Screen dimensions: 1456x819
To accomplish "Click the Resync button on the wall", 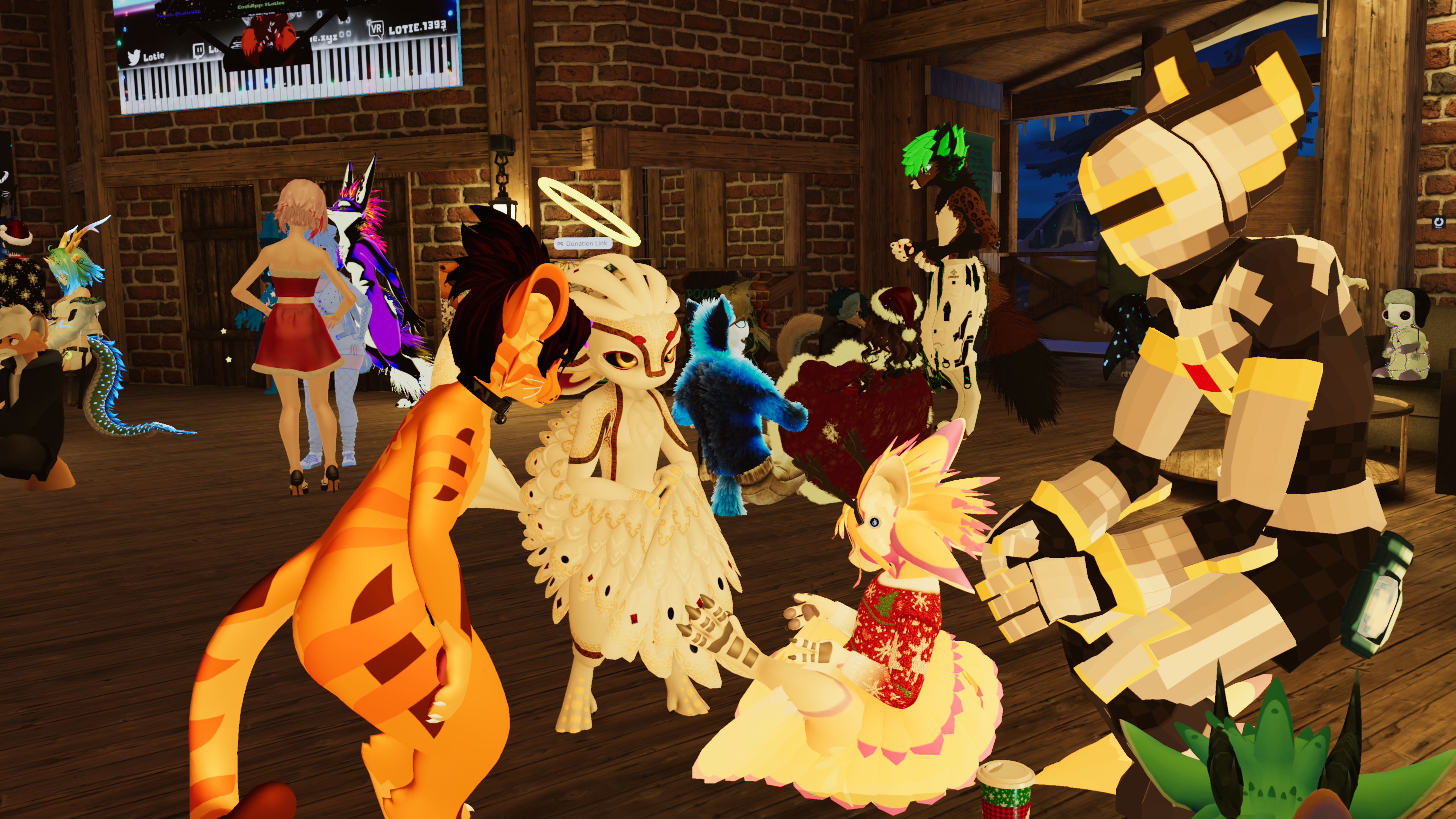I will coord(1439,222).
